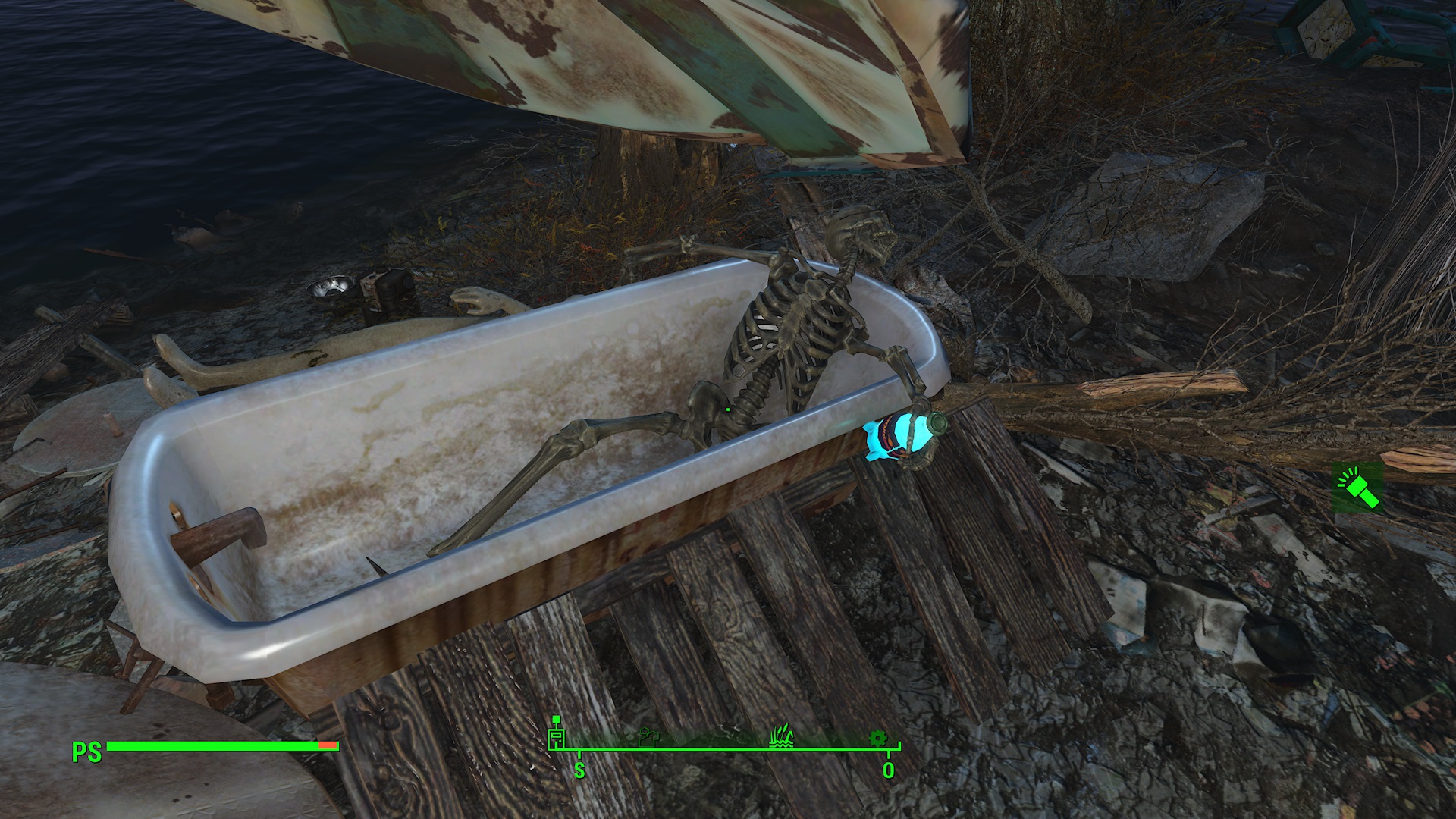Click the flashlight icon
The height and width of the screenshot is (819, 1456).
(x=1357, y=486)
